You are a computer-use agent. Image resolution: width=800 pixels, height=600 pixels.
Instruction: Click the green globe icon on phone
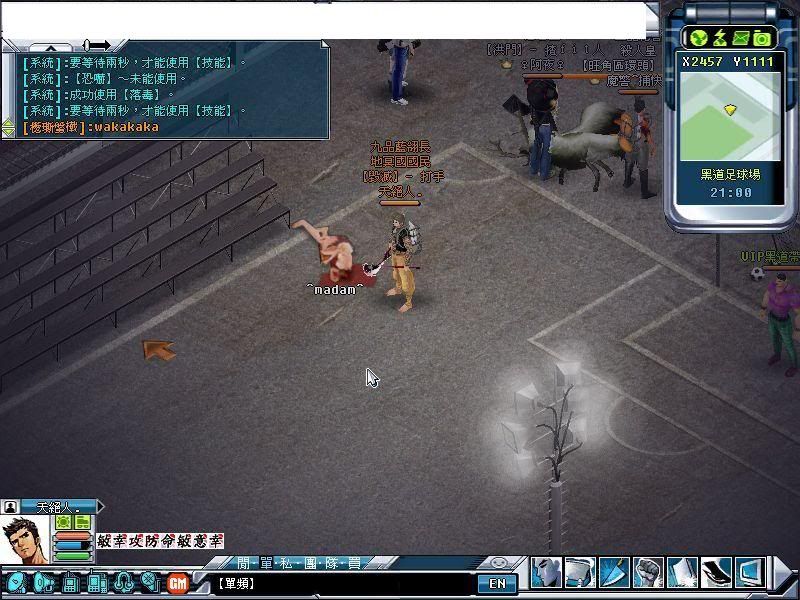(x=697, y=38)
